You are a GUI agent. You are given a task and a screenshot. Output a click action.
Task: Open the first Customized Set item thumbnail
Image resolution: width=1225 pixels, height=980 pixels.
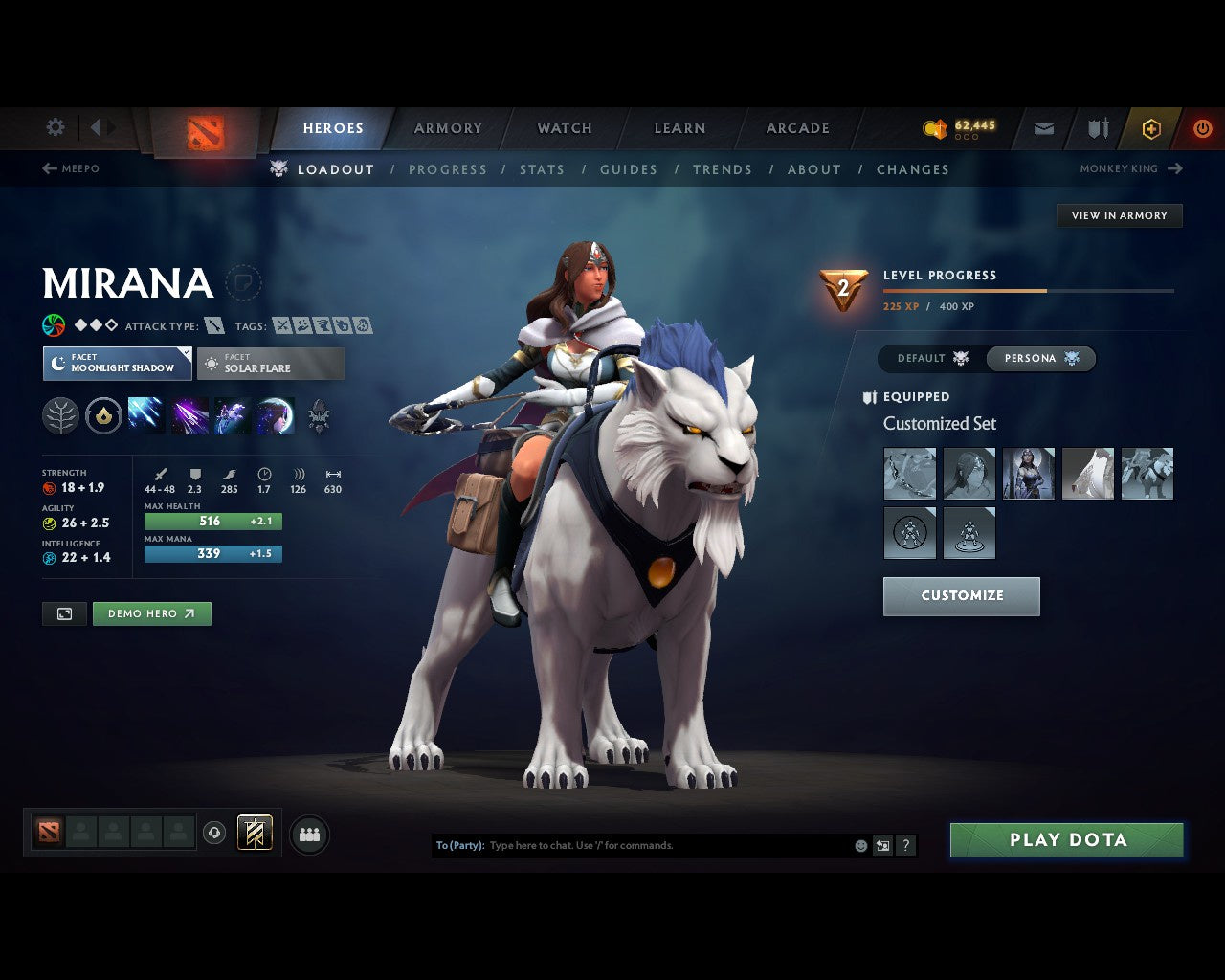pyautogui.click(x=909, y=473)
